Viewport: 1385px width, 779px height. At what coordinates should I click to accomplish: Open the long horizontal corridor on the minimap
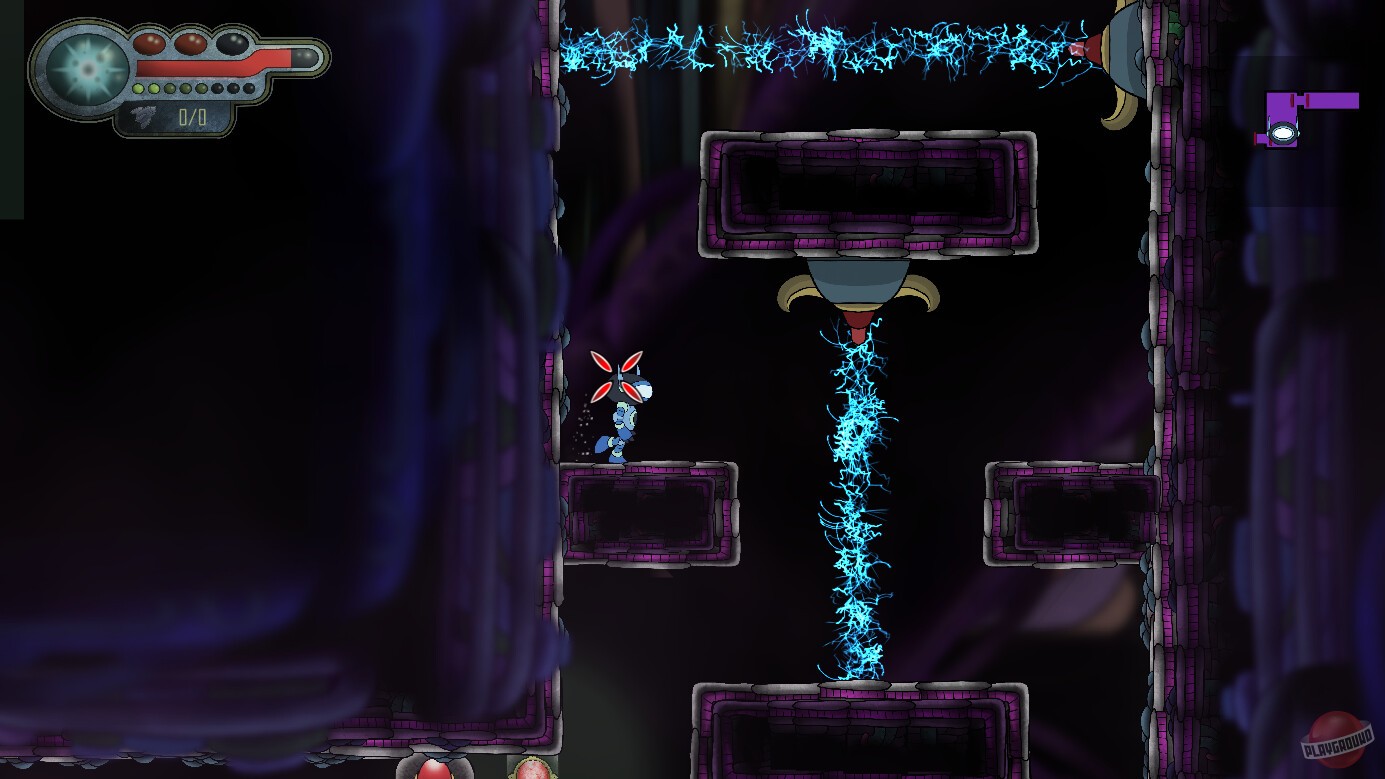tap(1332, 100)
